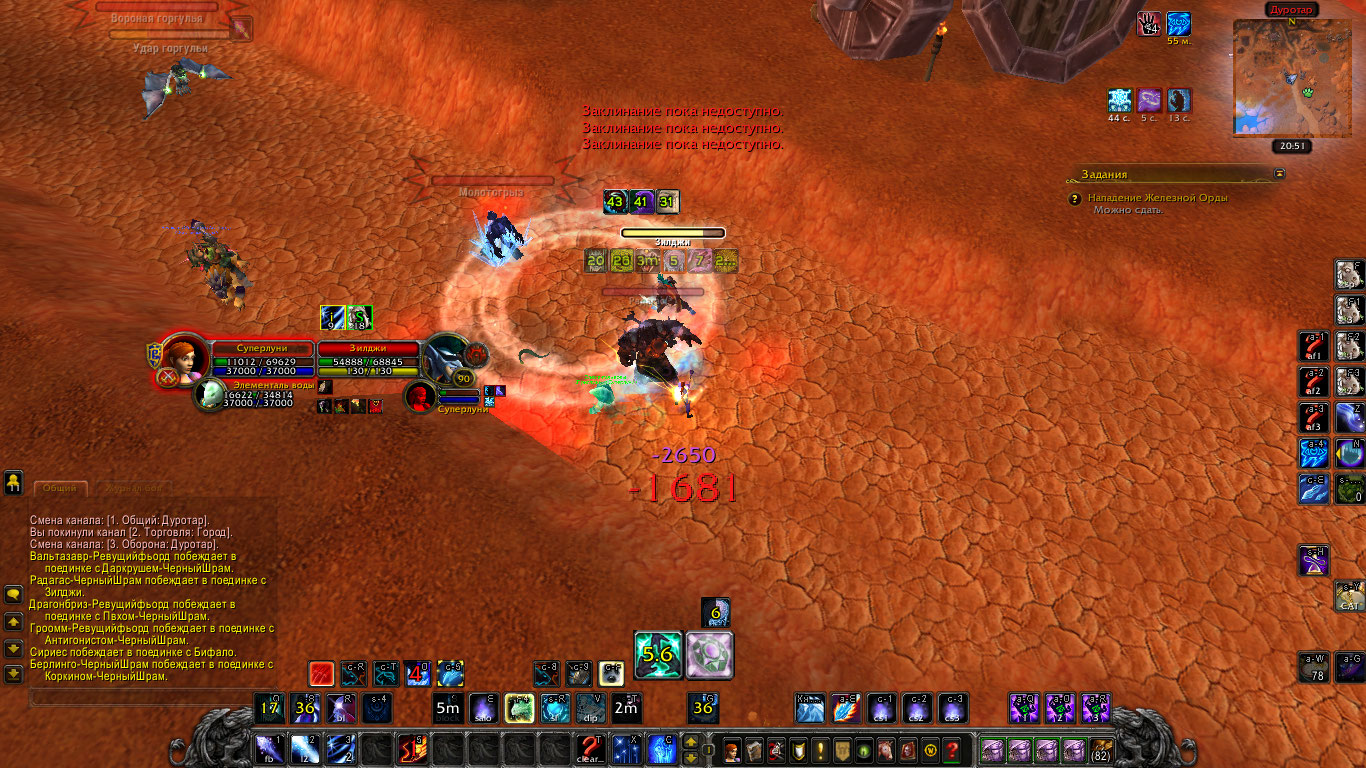Switch action bar page up arrow
Screen dimensions: 1366x768
pyautogui.click(x=690, y=742)
